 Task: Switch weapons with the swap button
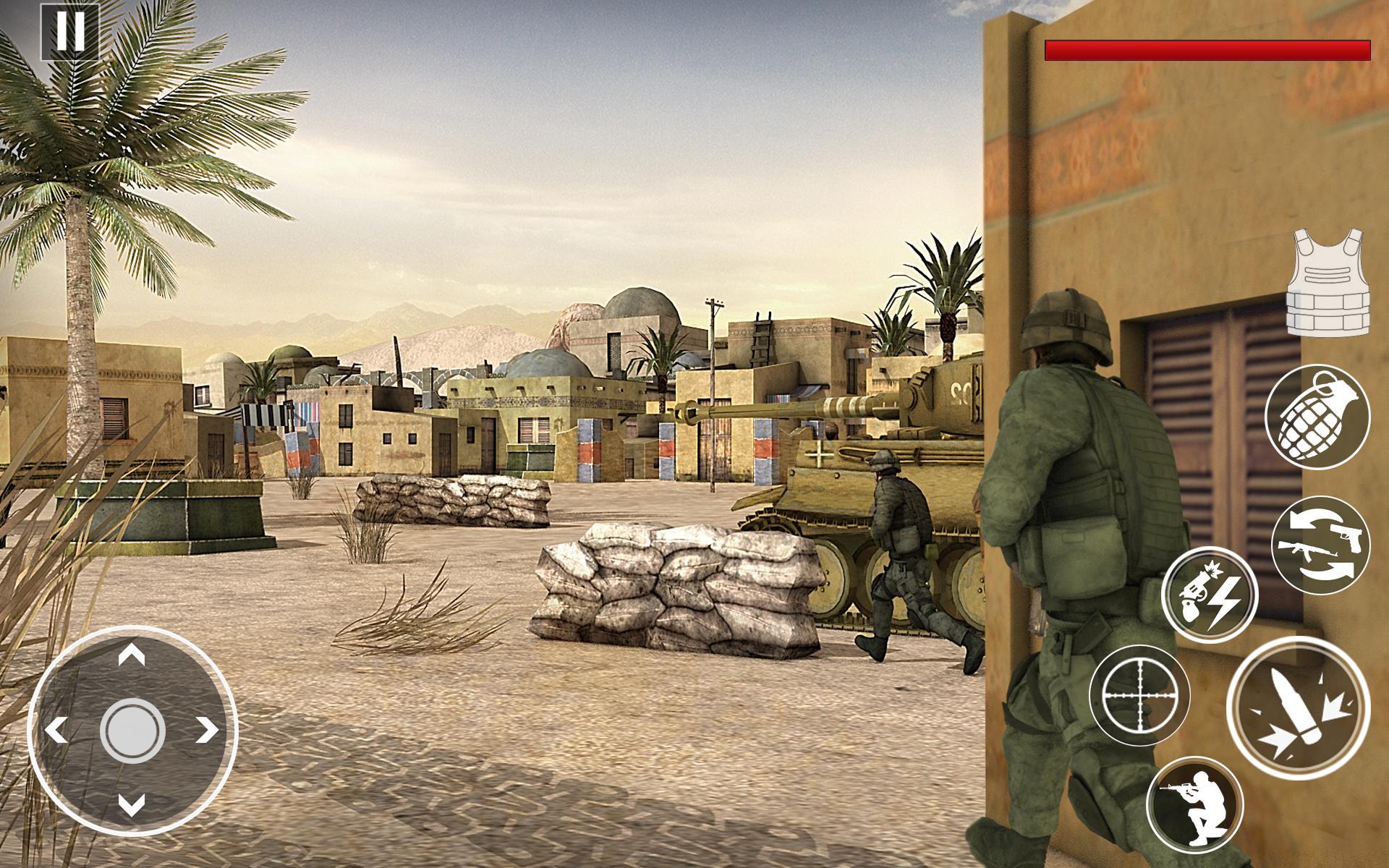pyautogui.click(x=1320, y=545)
